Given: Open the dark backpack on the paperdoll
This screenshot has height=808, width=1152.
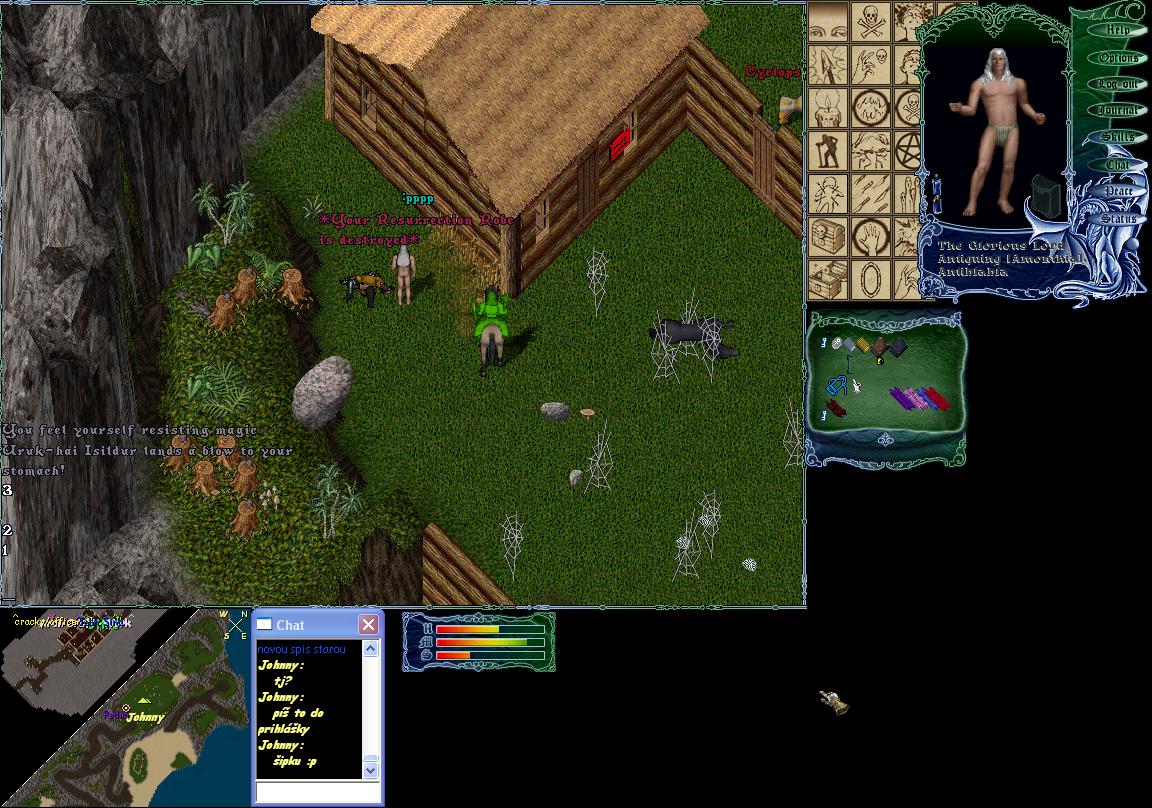Looking at the screenshot, I should click(x=1046, y=196).
